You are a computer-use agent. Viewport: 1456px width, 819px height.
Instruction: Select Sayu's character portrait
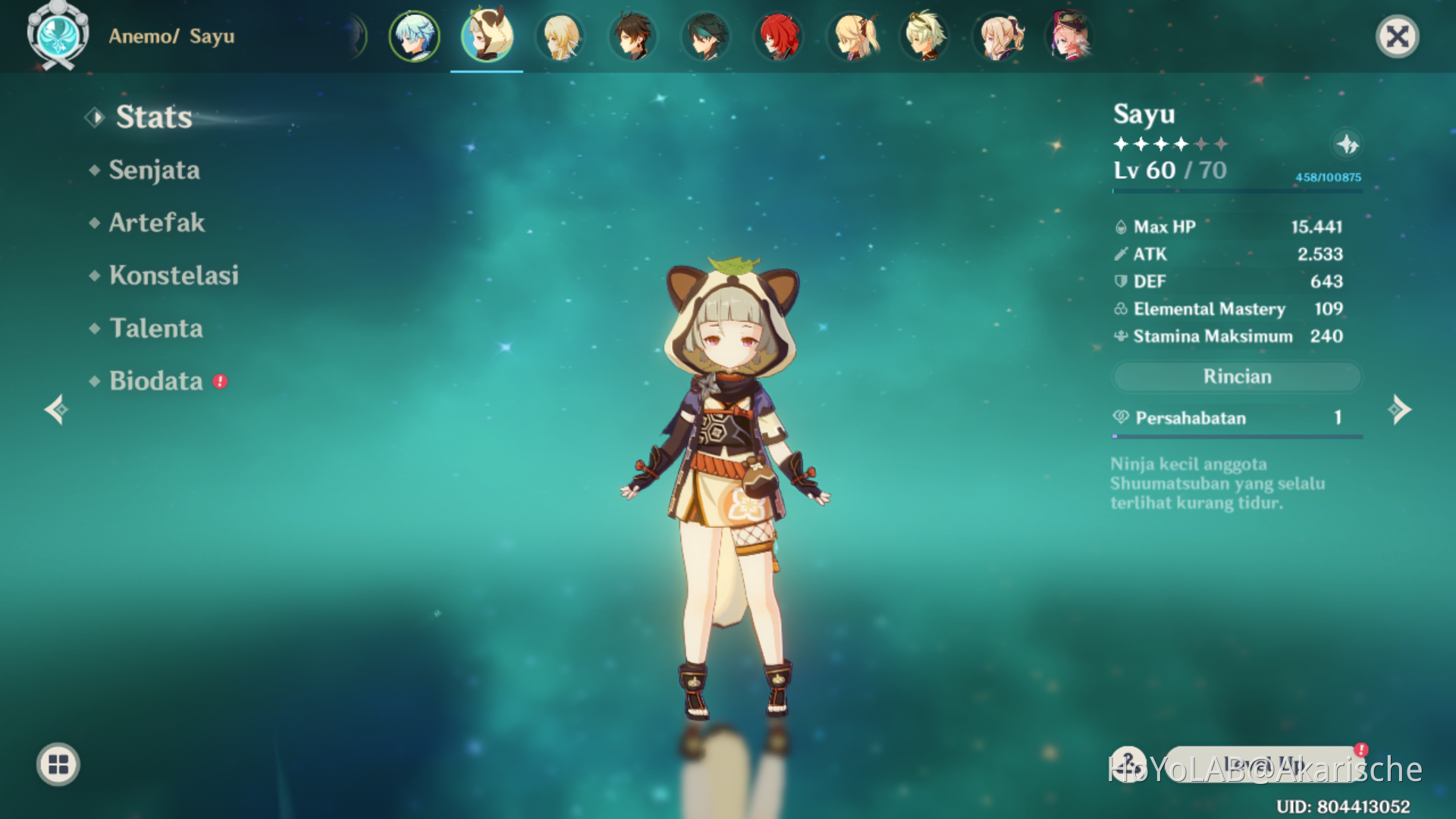487,36
